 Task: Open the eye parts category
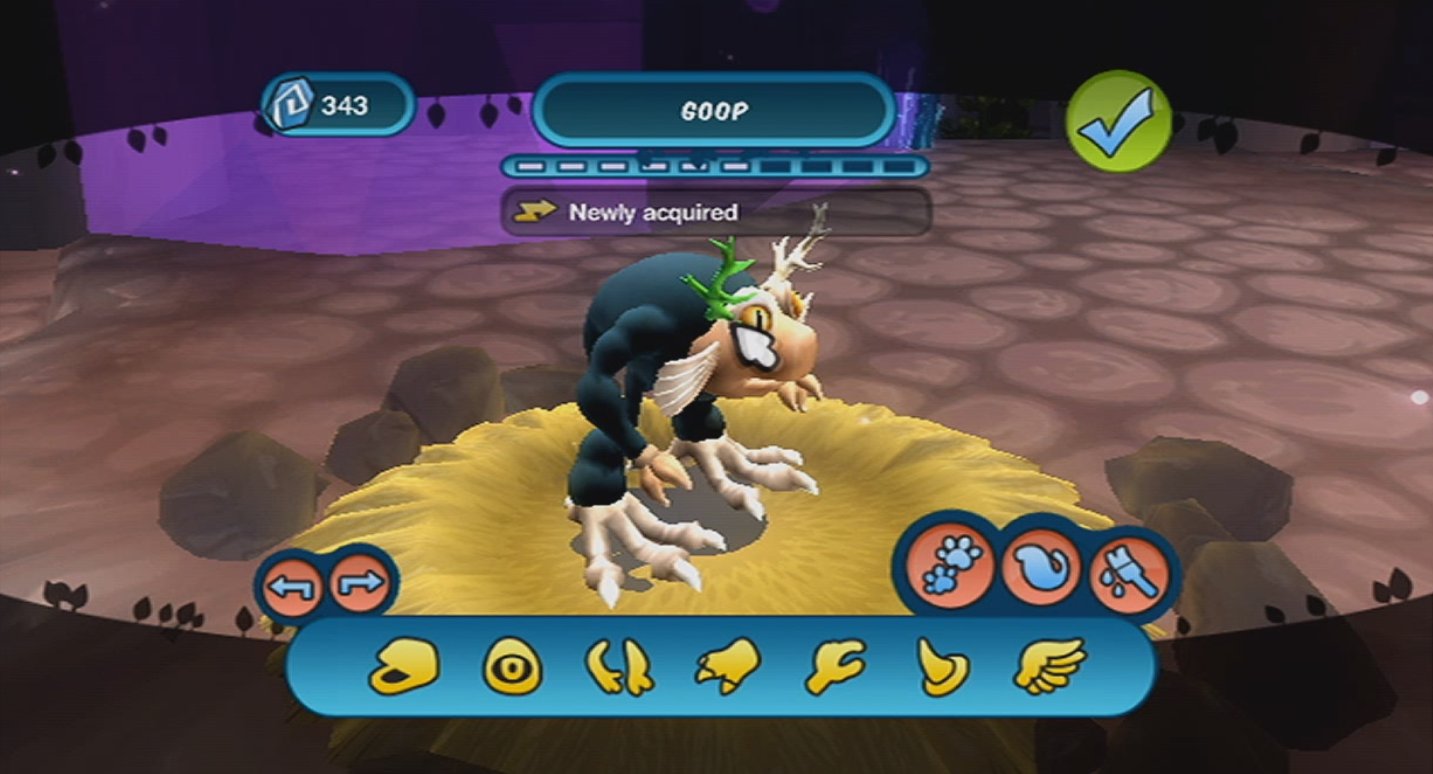tap(510, 667)
